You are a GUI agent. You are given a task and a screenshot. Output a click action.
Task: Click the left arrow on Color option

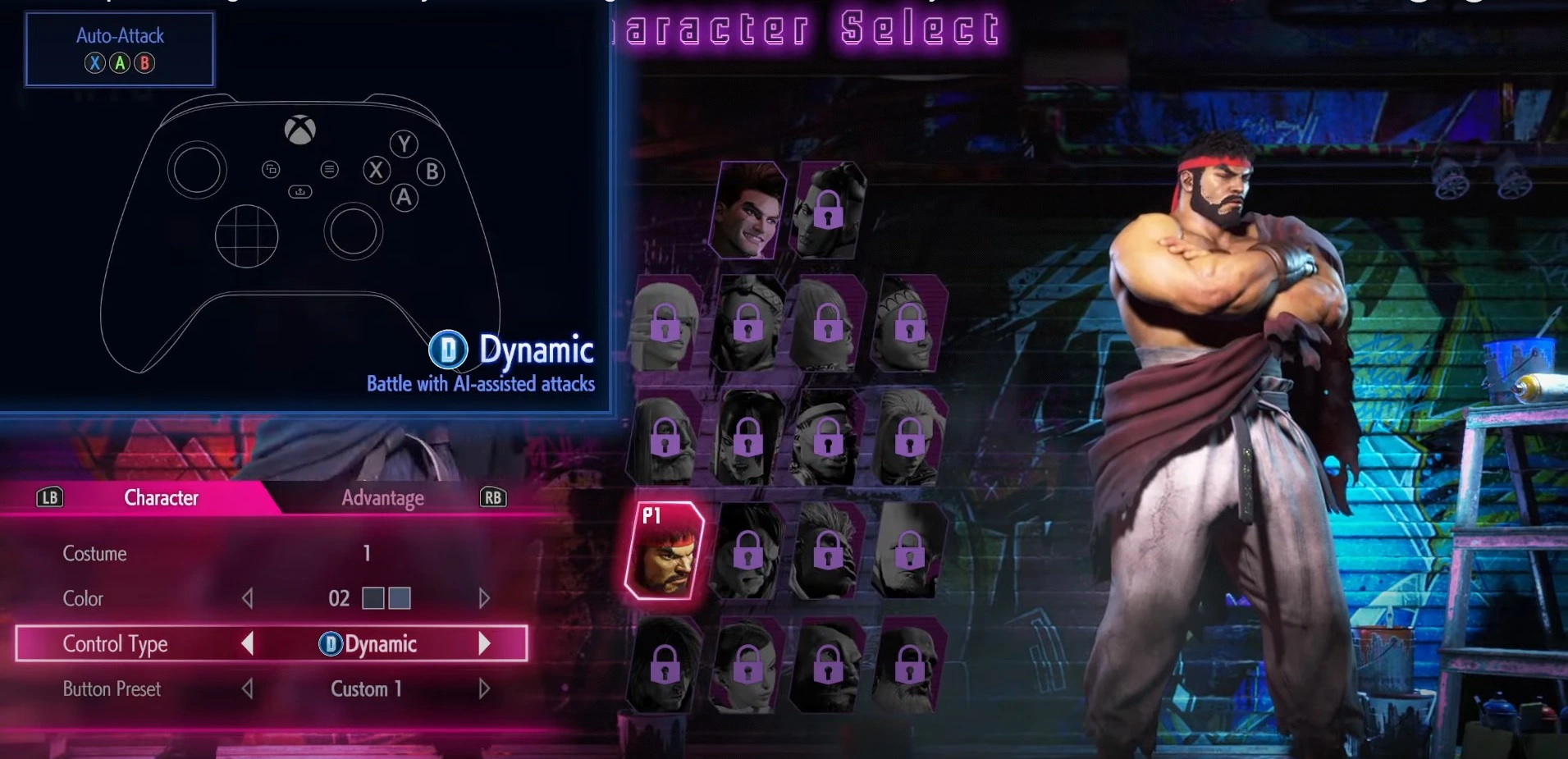(x=249, y=598)
